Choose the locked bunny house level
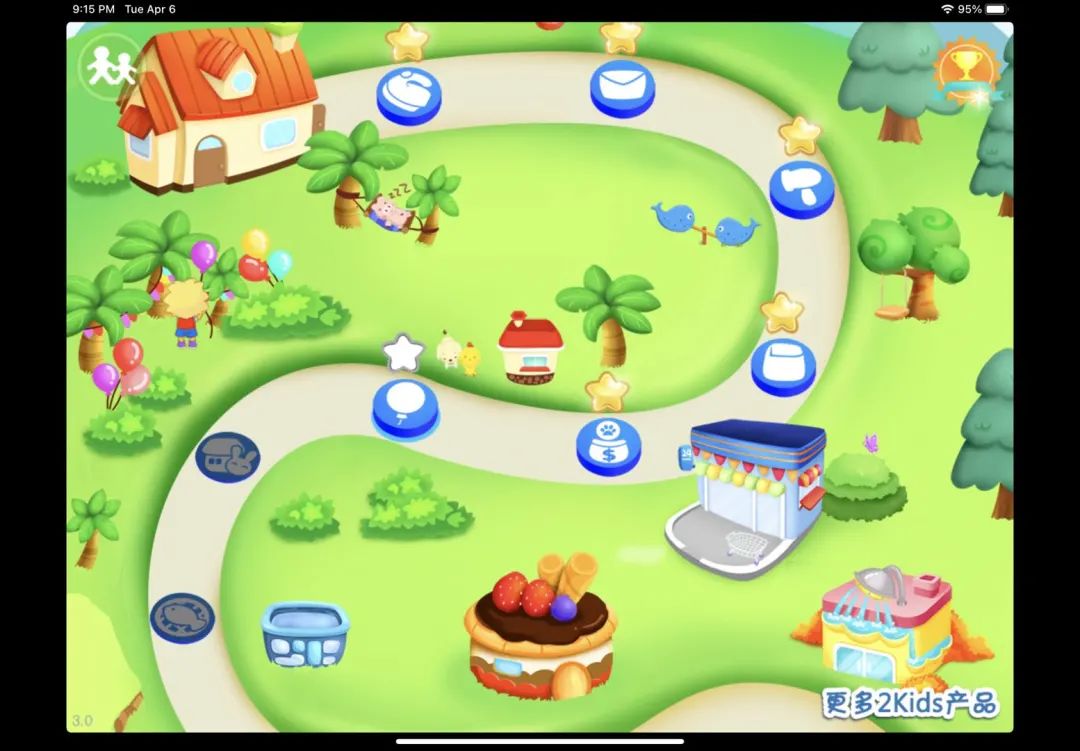Viewport: 1080px width, 751px height. click(x=227, y=457)
